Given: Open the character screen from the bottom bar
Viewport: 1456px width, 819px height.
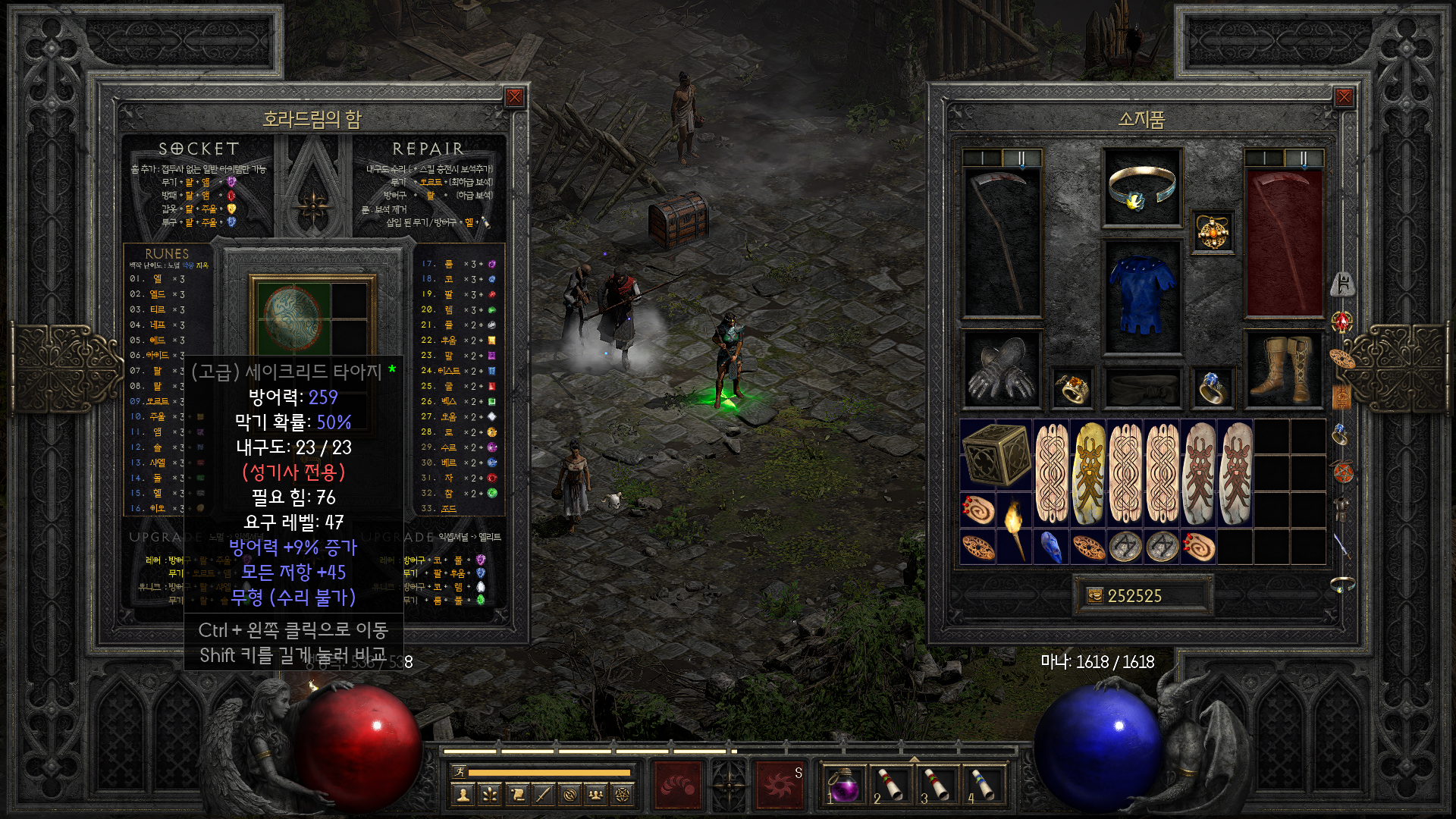Looking at the screenshot, I should 463,795.
